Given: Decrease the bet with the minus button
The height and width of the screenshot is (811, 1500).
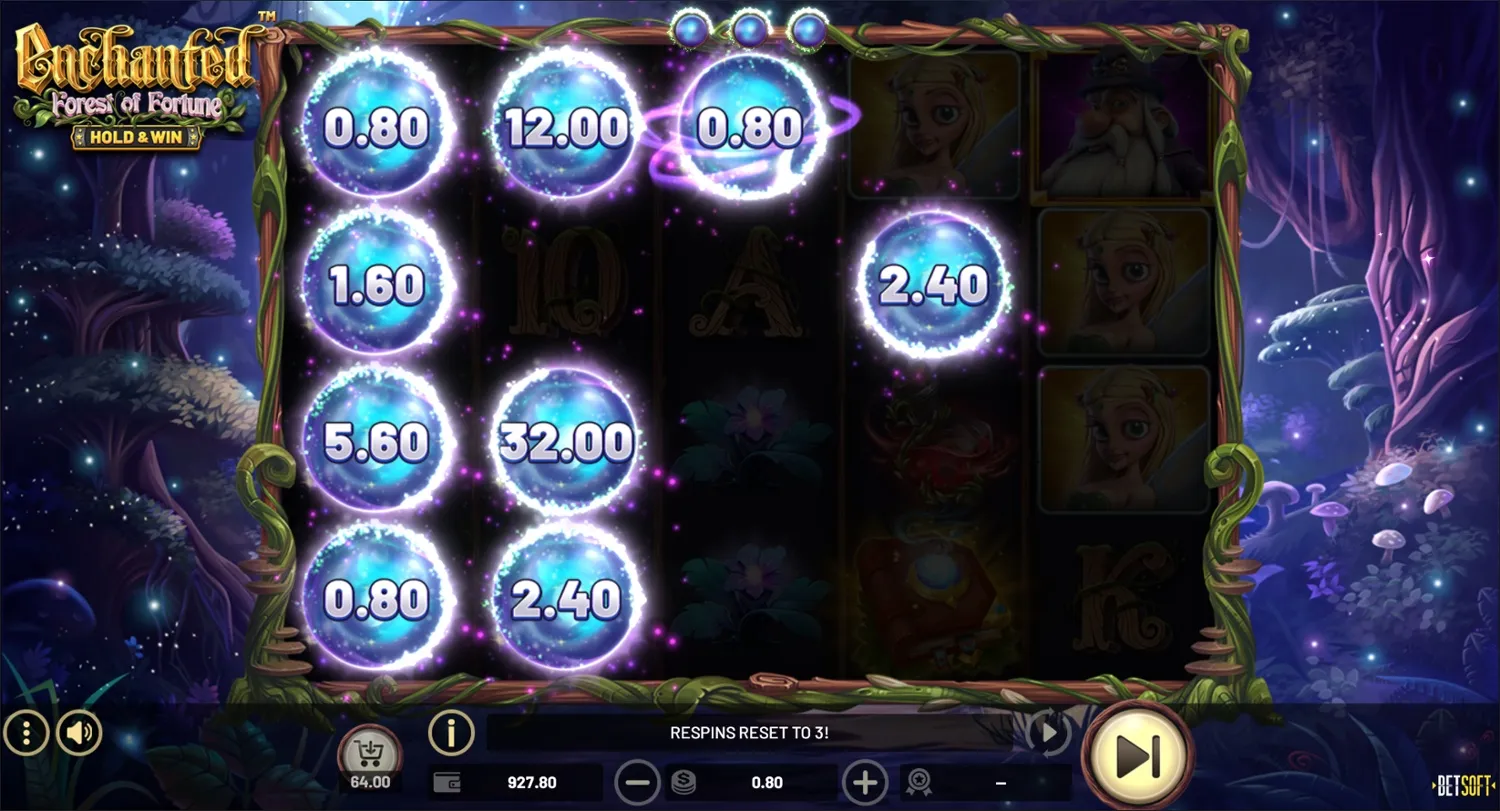Looking at the screenshot, I should pos(638,783).
